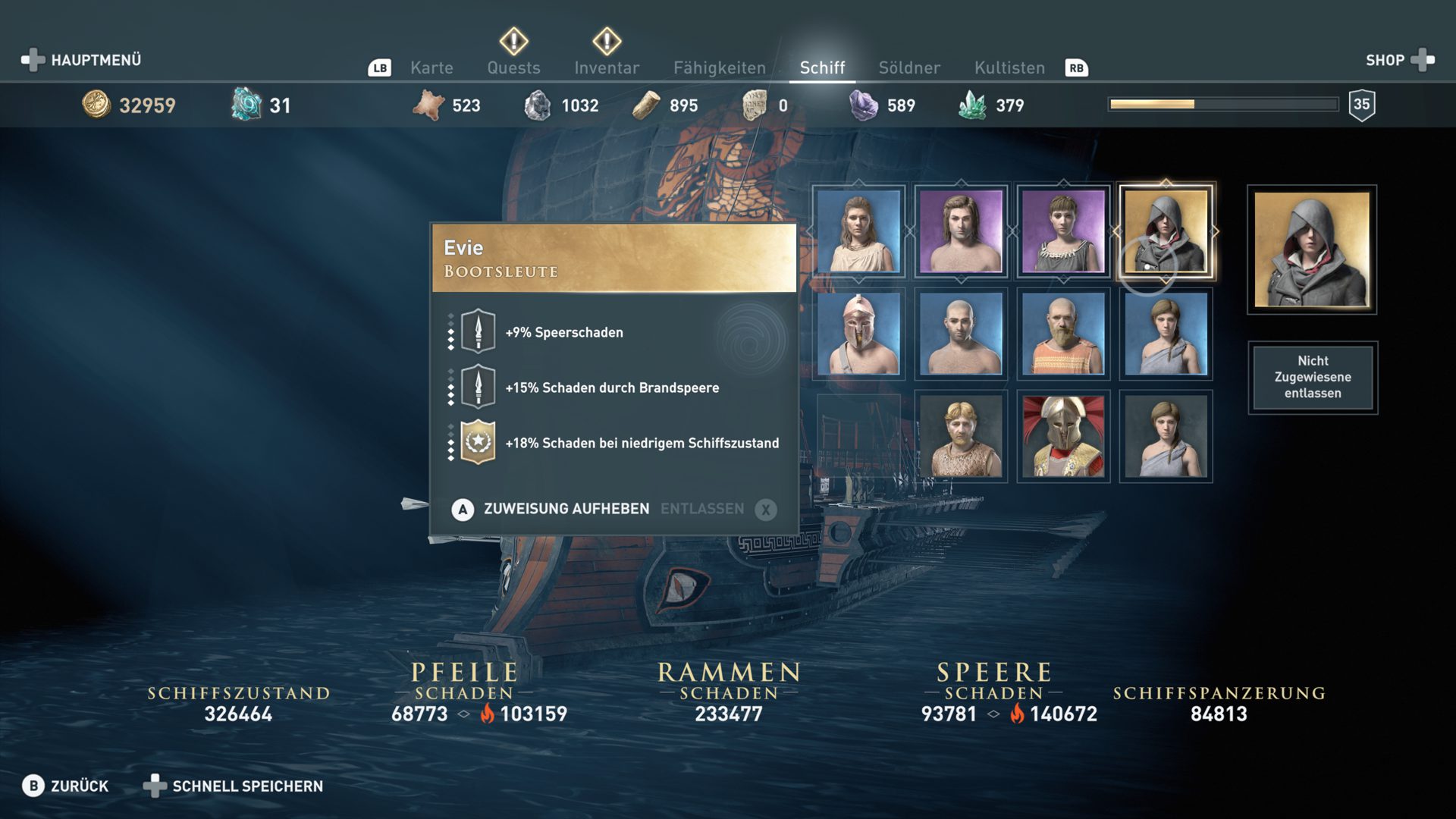This screenshot has width=1456, height=819.
Task: Go back with the Zurück option
Action: pyautogui.click(x=66, y=786)
